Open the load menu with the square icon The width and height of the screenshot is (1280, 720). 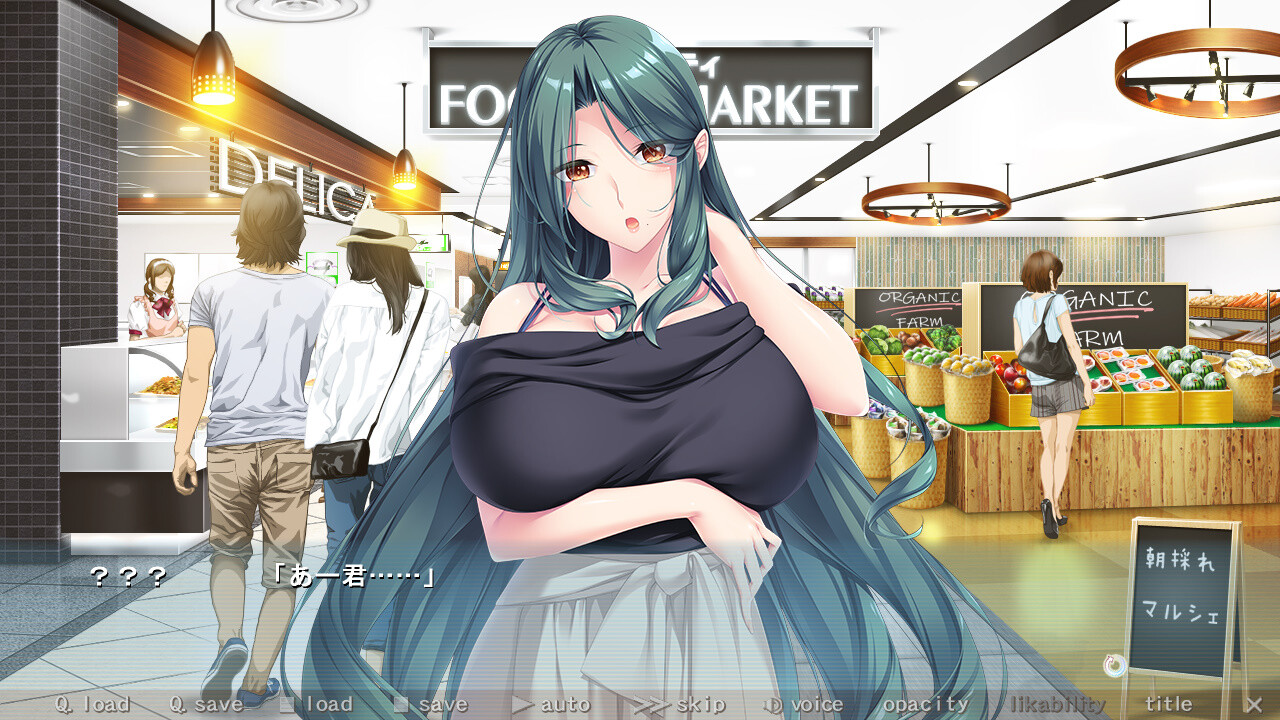pyautogui.click(x=317, y=704)
